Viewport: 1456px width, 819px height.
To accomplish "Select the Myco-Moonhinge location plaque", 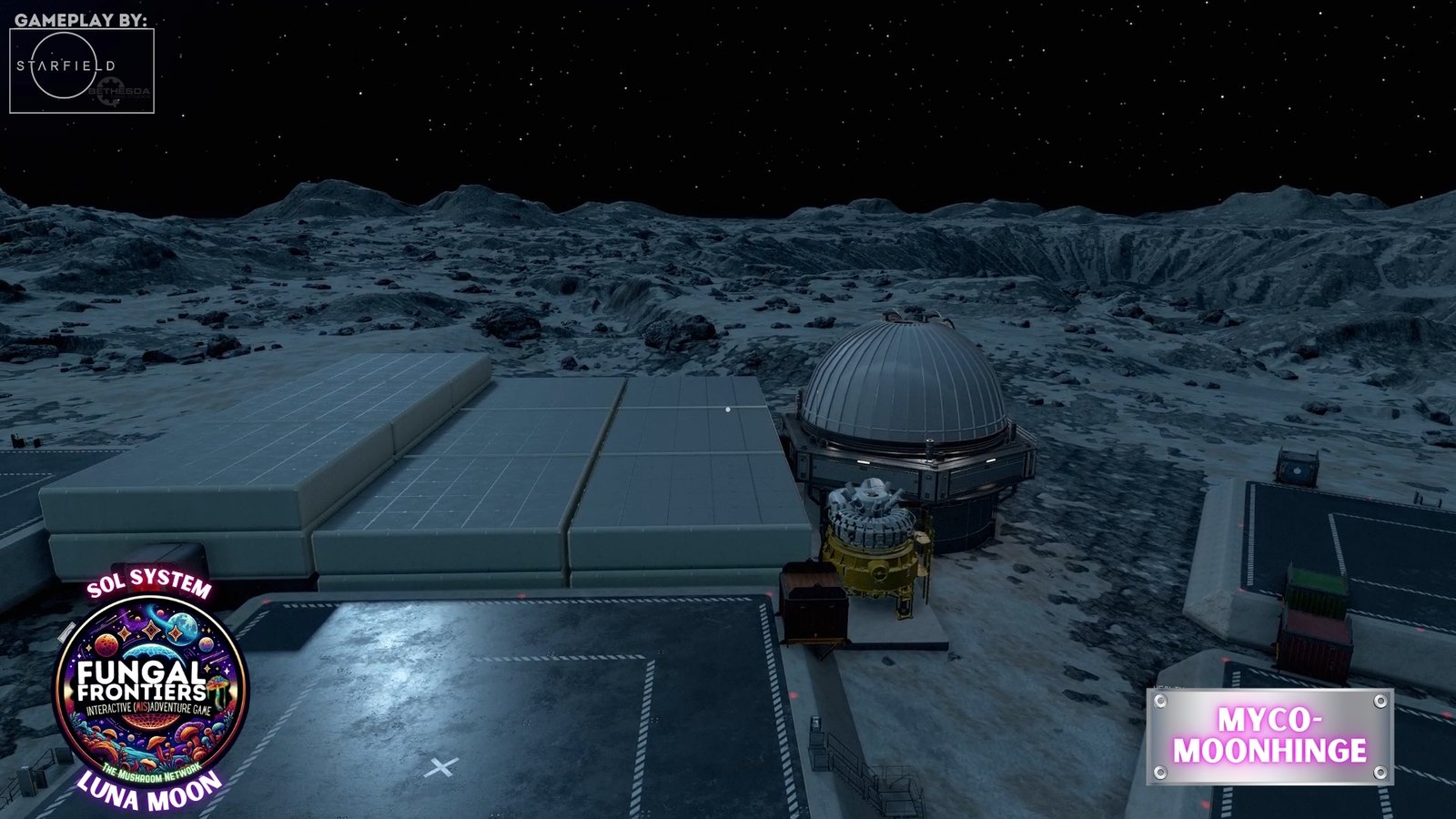I will 1269,736.
